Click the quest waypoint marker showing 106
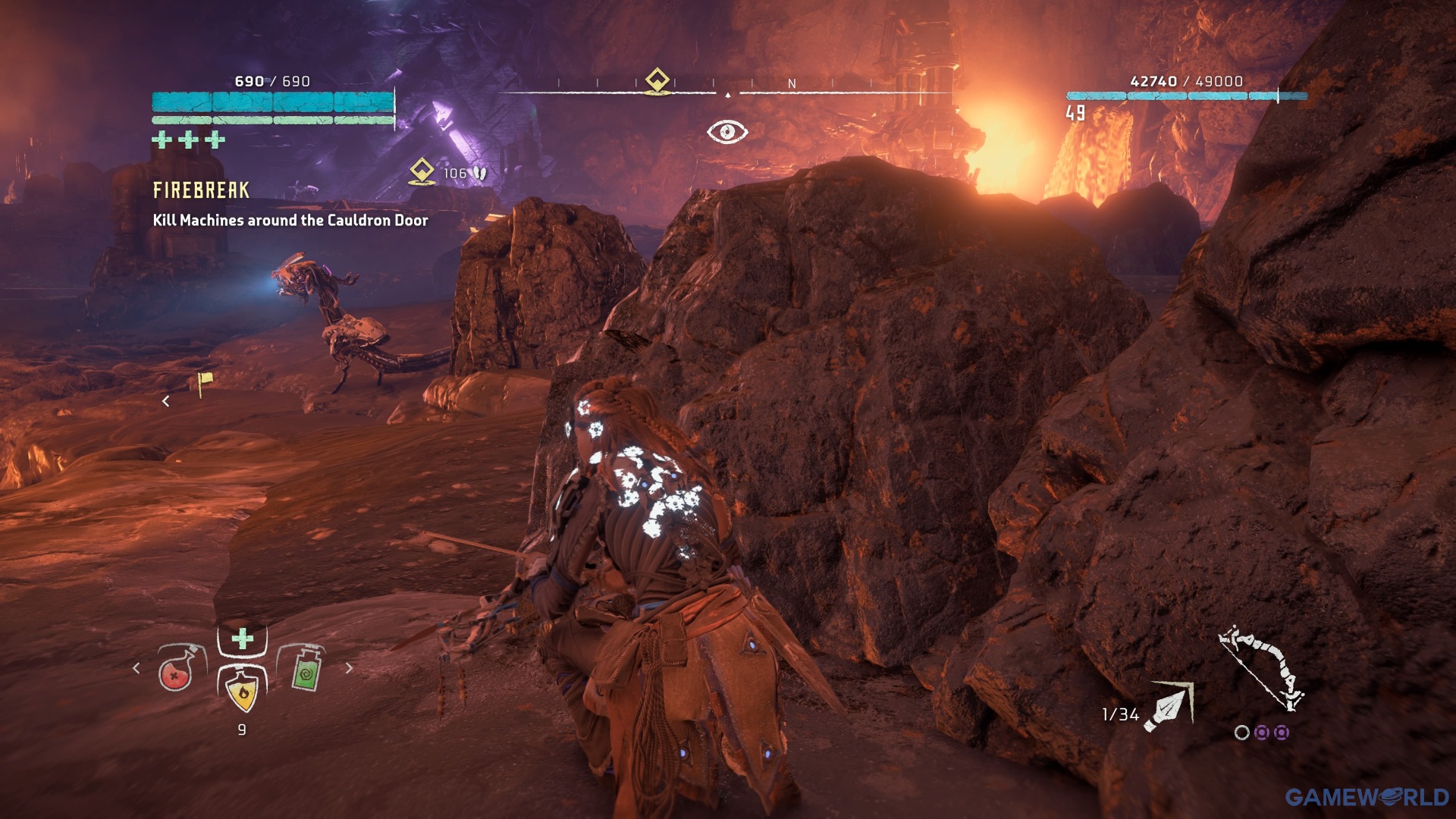This screenshot has height=819, width=1456. coord(422,171)
